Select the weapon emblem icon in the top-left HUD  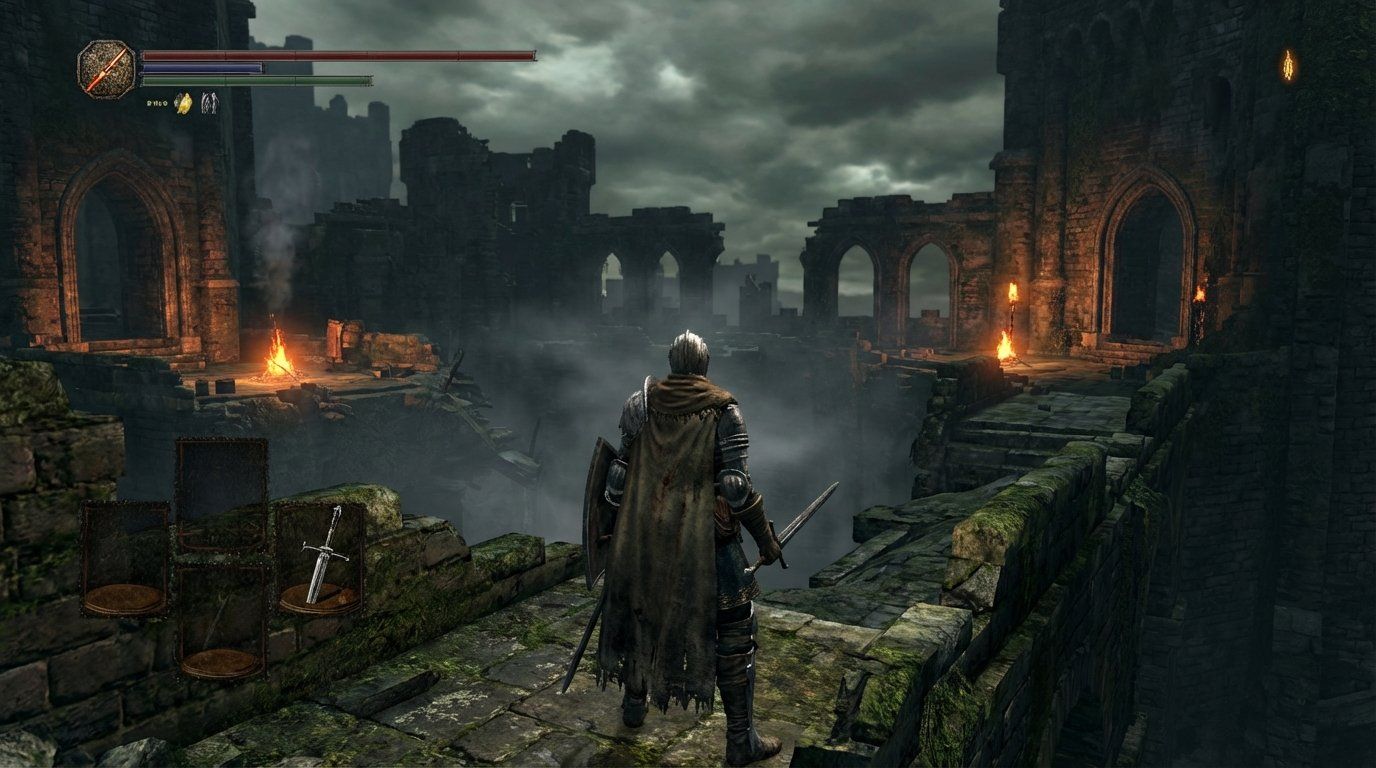(x=105, y=68)
